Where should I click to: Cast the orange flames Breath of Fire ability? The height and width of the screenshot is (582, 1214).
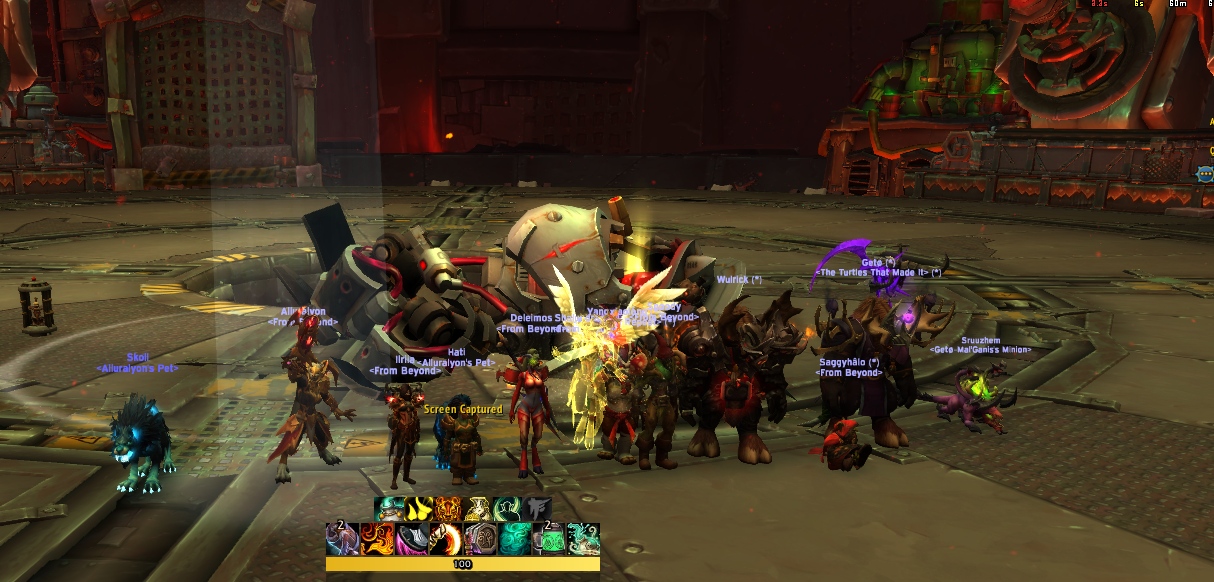[x=377, y=539]
